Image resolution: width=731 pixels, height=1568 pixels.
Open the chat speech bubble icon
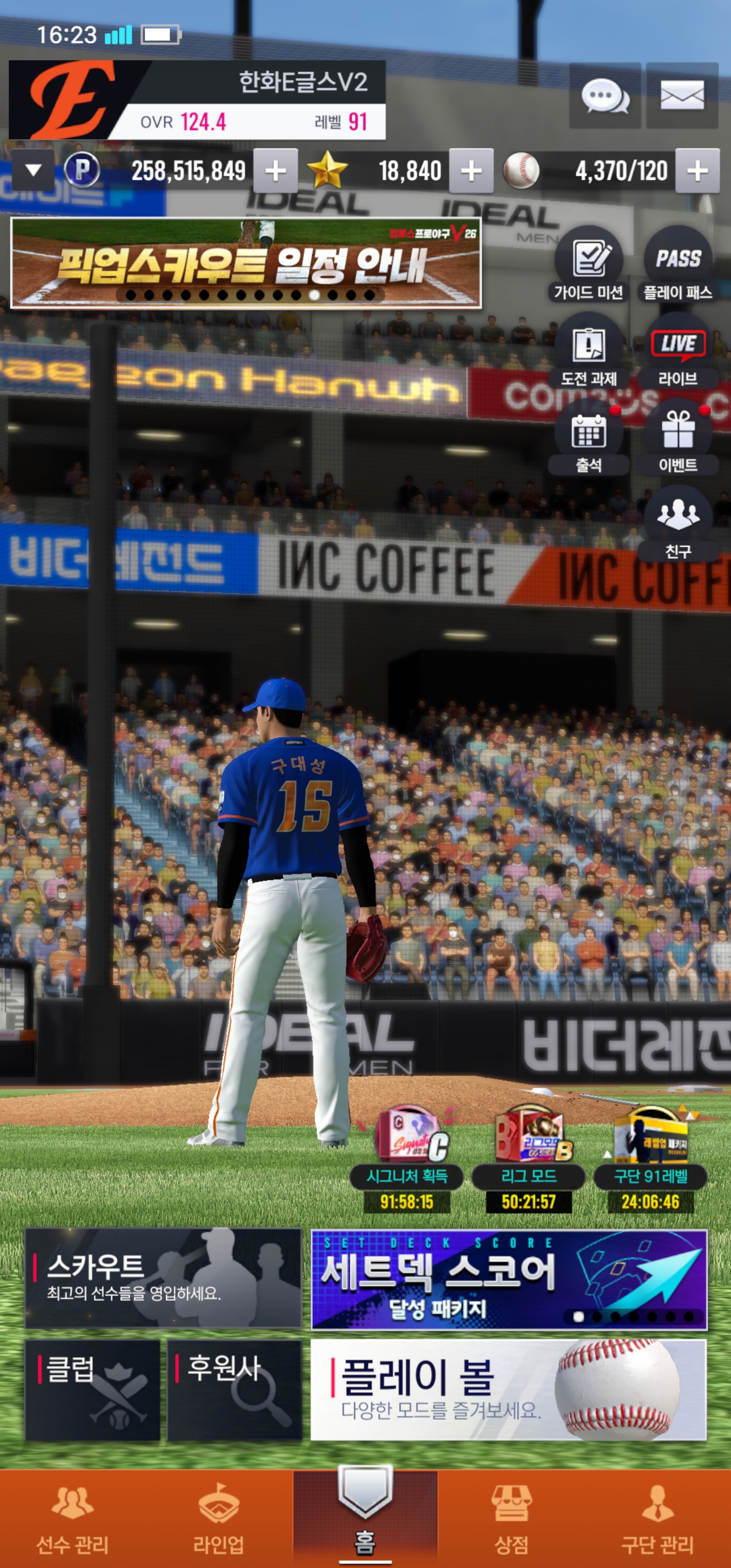605,96
